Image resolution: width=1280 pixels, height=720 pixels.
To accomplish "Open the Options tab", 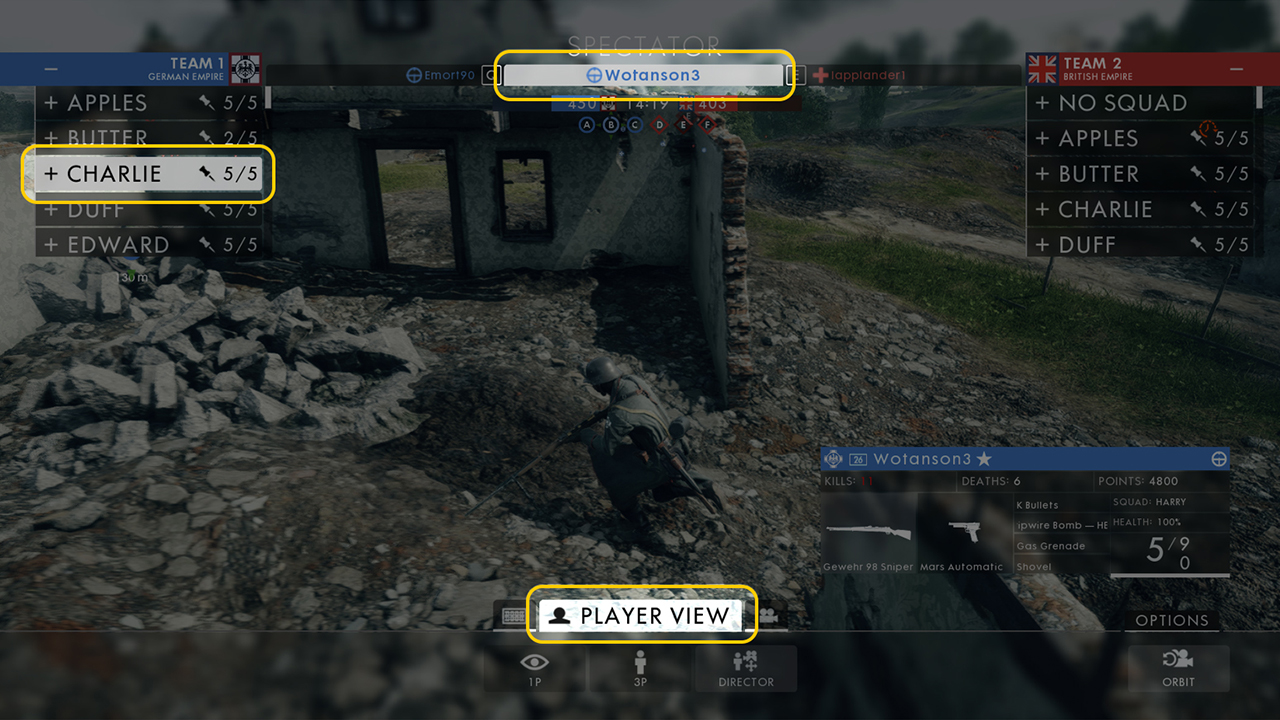I will [x=1171, y=620].
